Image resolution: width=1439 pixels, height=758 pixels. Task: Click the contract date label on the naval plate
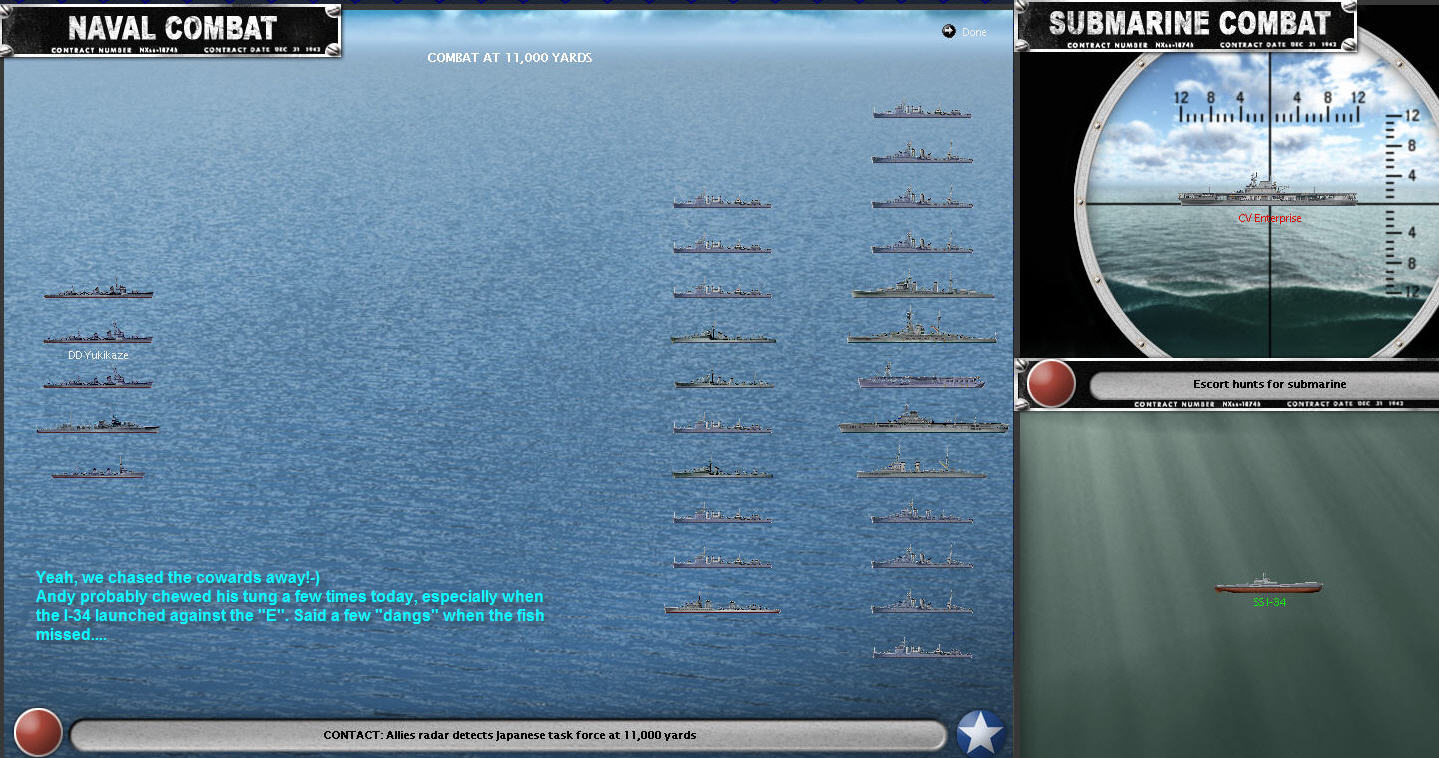(x=260, y=48)
